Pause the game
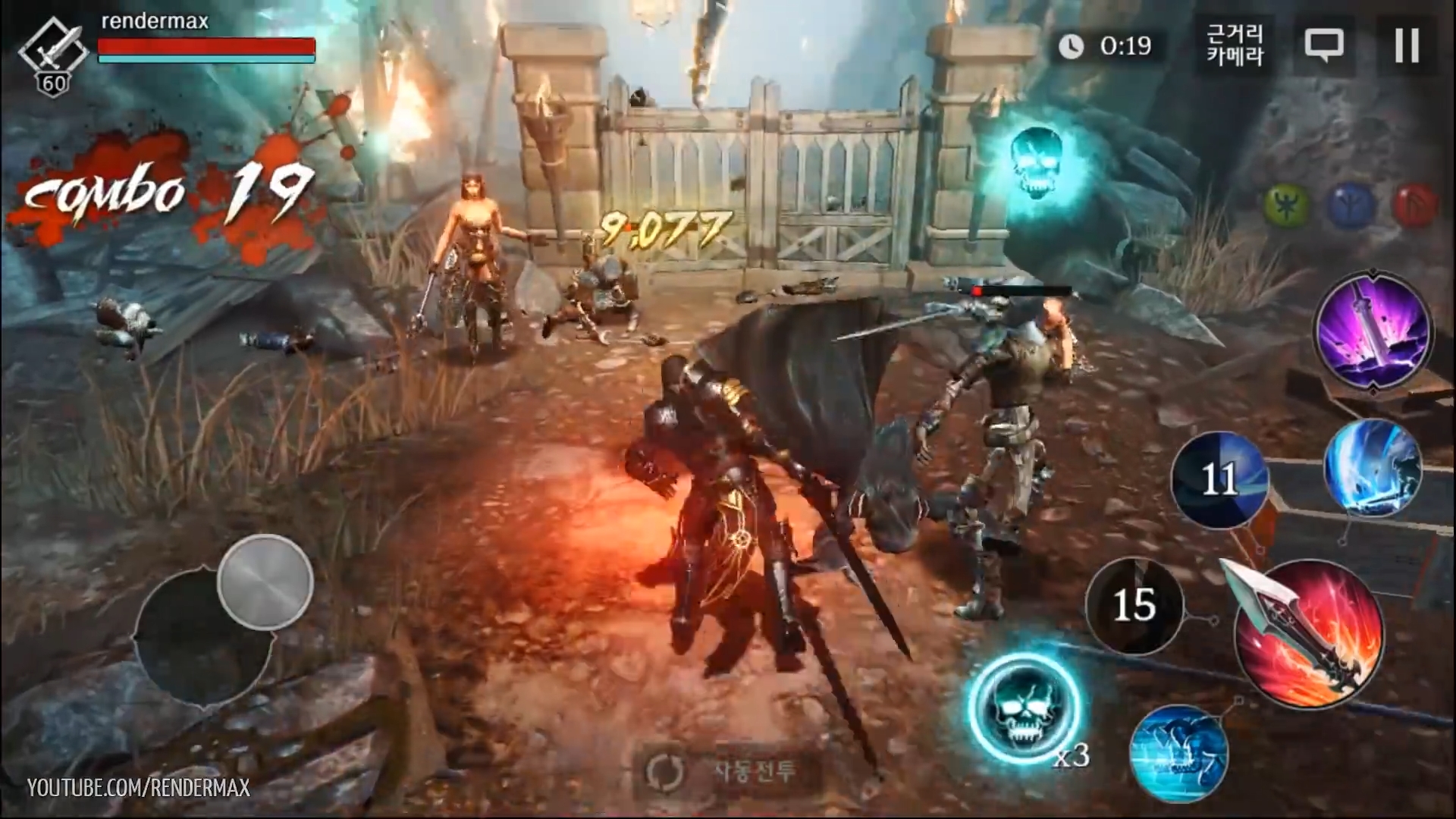This screenshot has height=819, width=1456. (x=1407, y=45)
